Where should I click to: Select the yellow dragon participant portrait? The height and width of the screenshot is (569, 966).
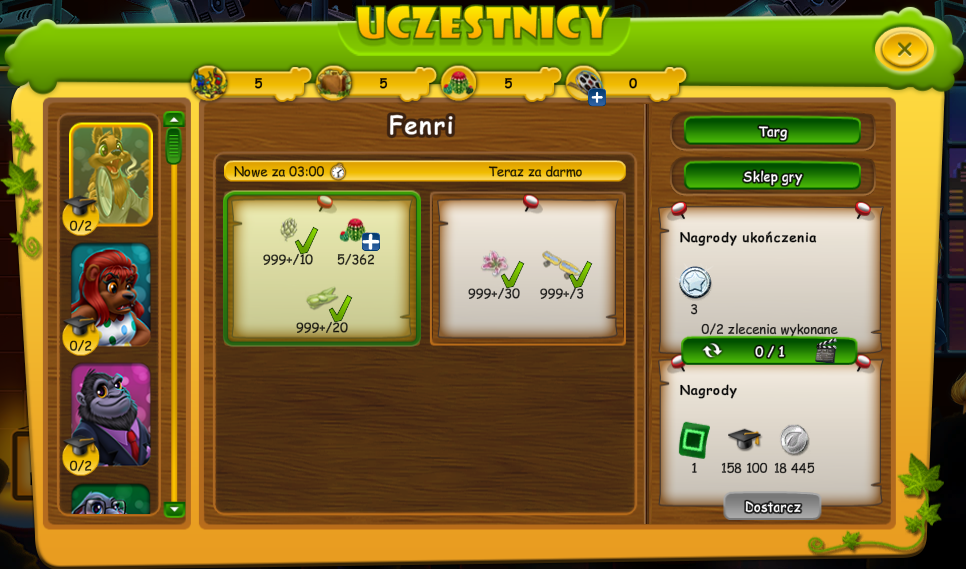coord(111,174)
